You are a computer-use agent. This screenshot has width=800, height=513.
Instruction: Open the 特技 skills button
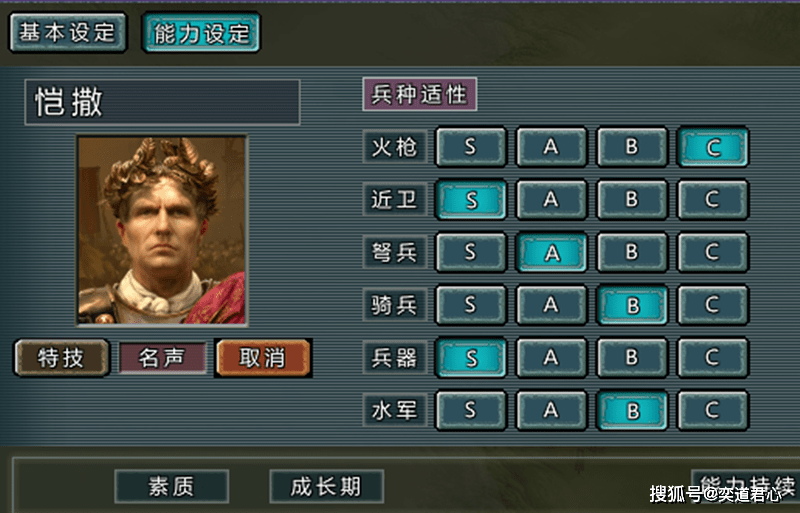[x=61, y=357]
